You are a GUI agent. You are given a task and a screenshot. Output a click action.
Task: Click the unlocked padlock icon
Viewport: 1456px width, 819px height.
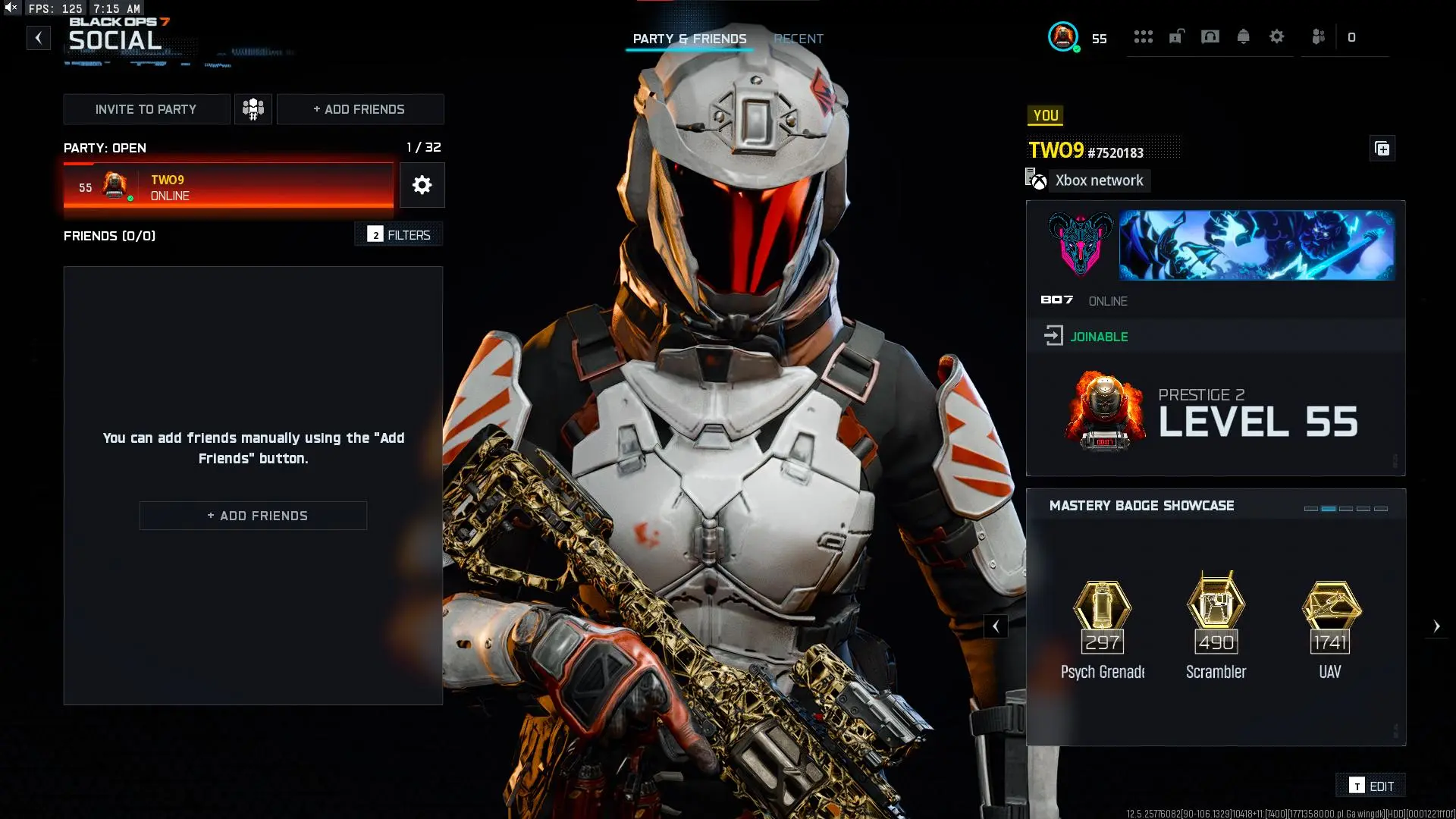click(1176, 36)
